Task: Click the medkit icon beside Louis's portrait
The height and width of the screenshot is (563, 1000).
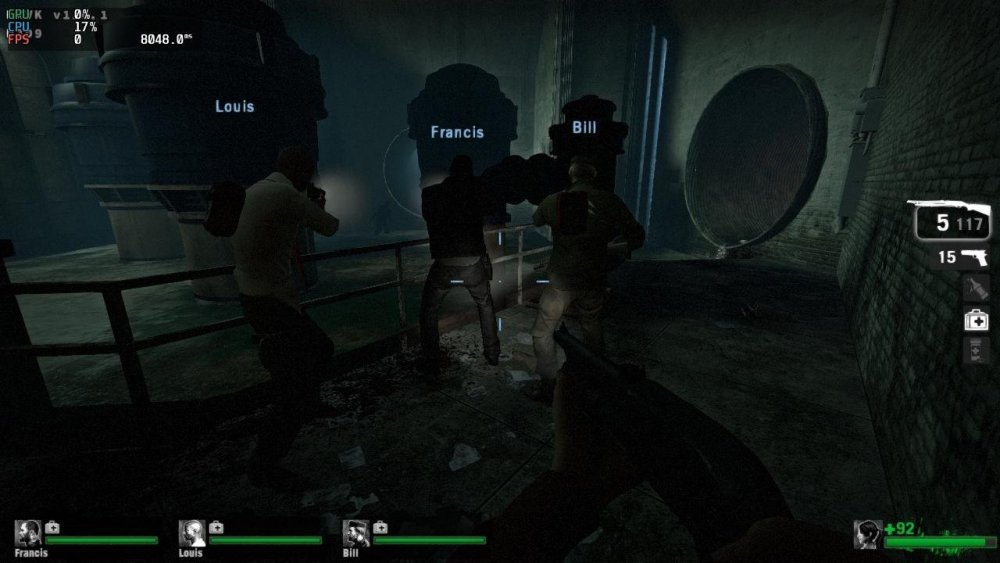Action: click(216, 527)
